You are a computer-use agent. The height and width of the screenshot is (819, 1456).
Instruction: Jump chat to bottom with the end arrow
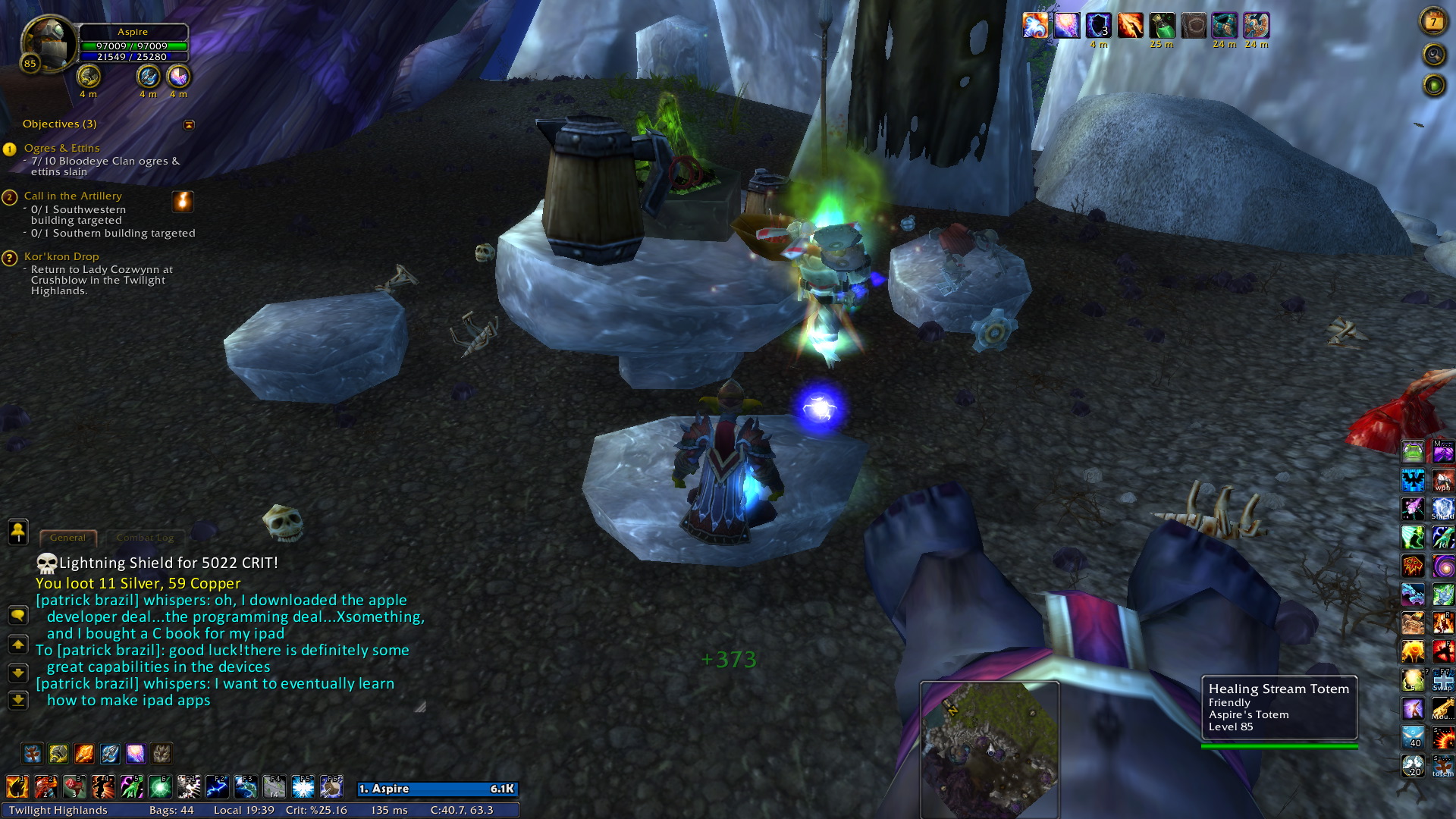17,700
